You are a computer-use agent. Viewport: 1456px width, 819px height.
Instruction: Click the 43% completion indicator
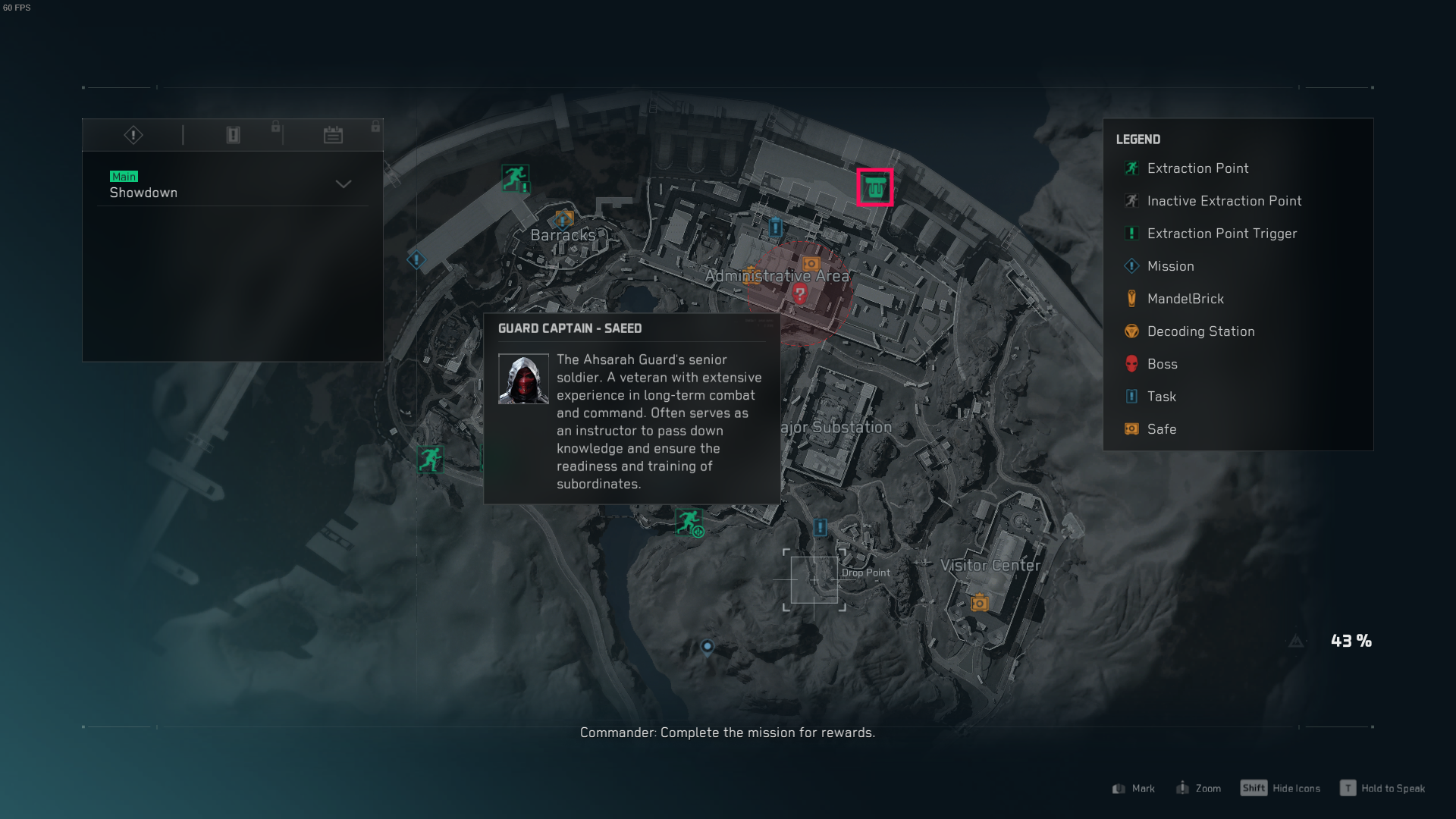click(x=1350, y=642)
